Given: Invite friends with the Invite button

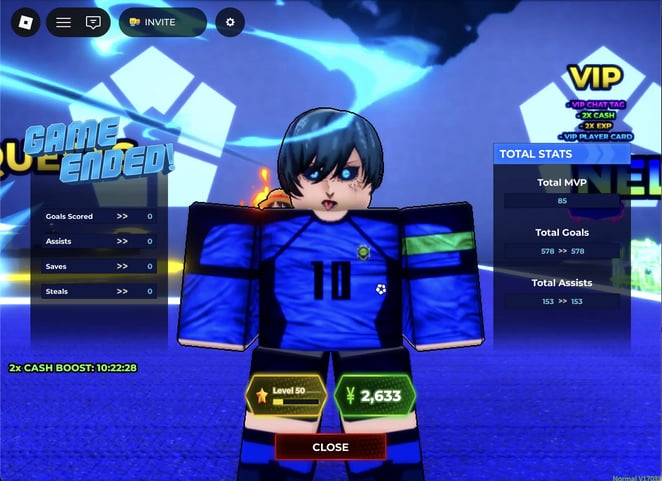Looking at the screenshot, I should 162,22.
